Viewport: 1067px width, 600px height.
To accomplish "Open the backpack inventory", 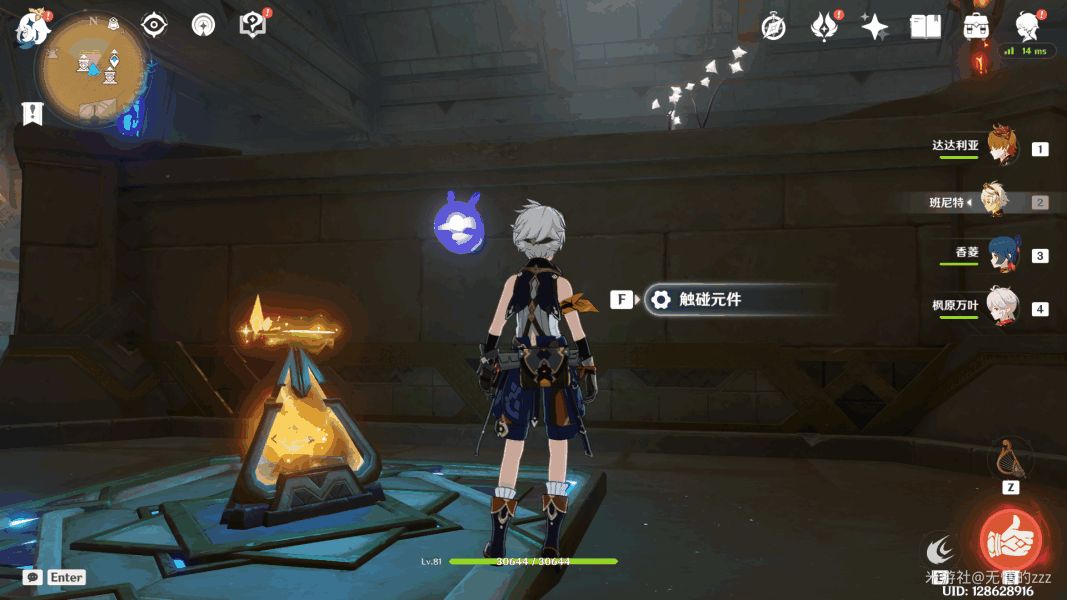I will tap(976, 27).
